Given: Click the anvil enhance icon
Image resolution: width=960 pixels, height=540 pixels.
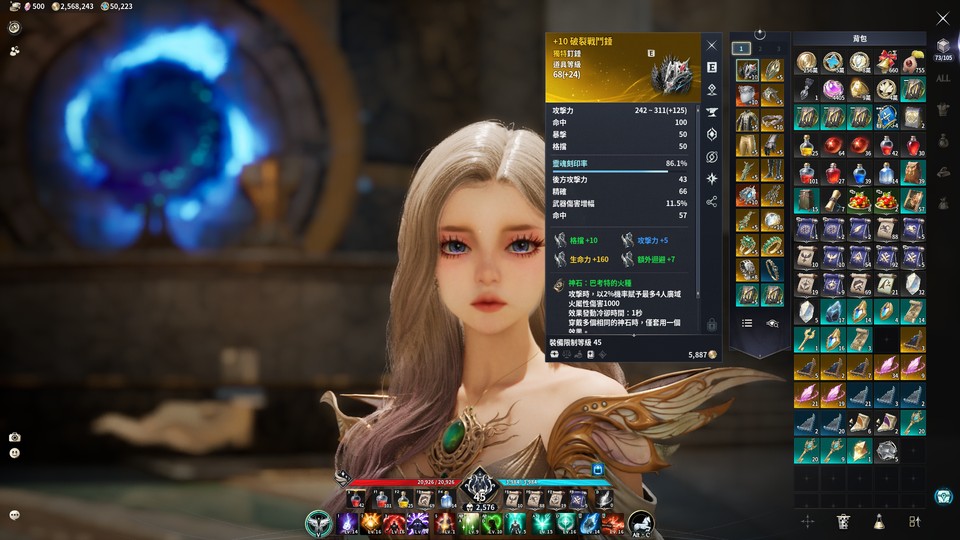Looking at the screenshot, I should [712, 112].
